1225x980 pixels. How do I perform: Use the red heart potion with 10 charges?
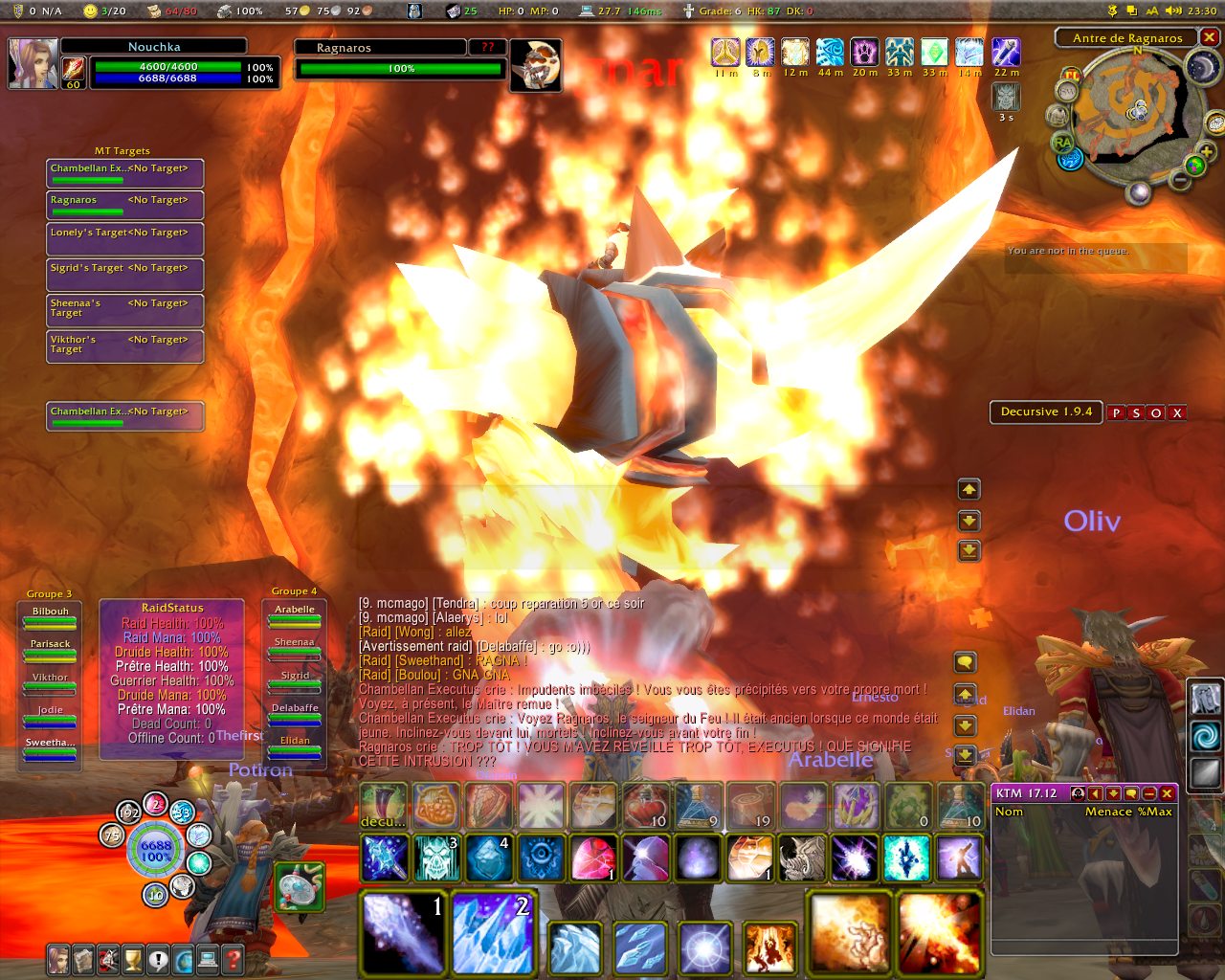click(x=646, y=805)
